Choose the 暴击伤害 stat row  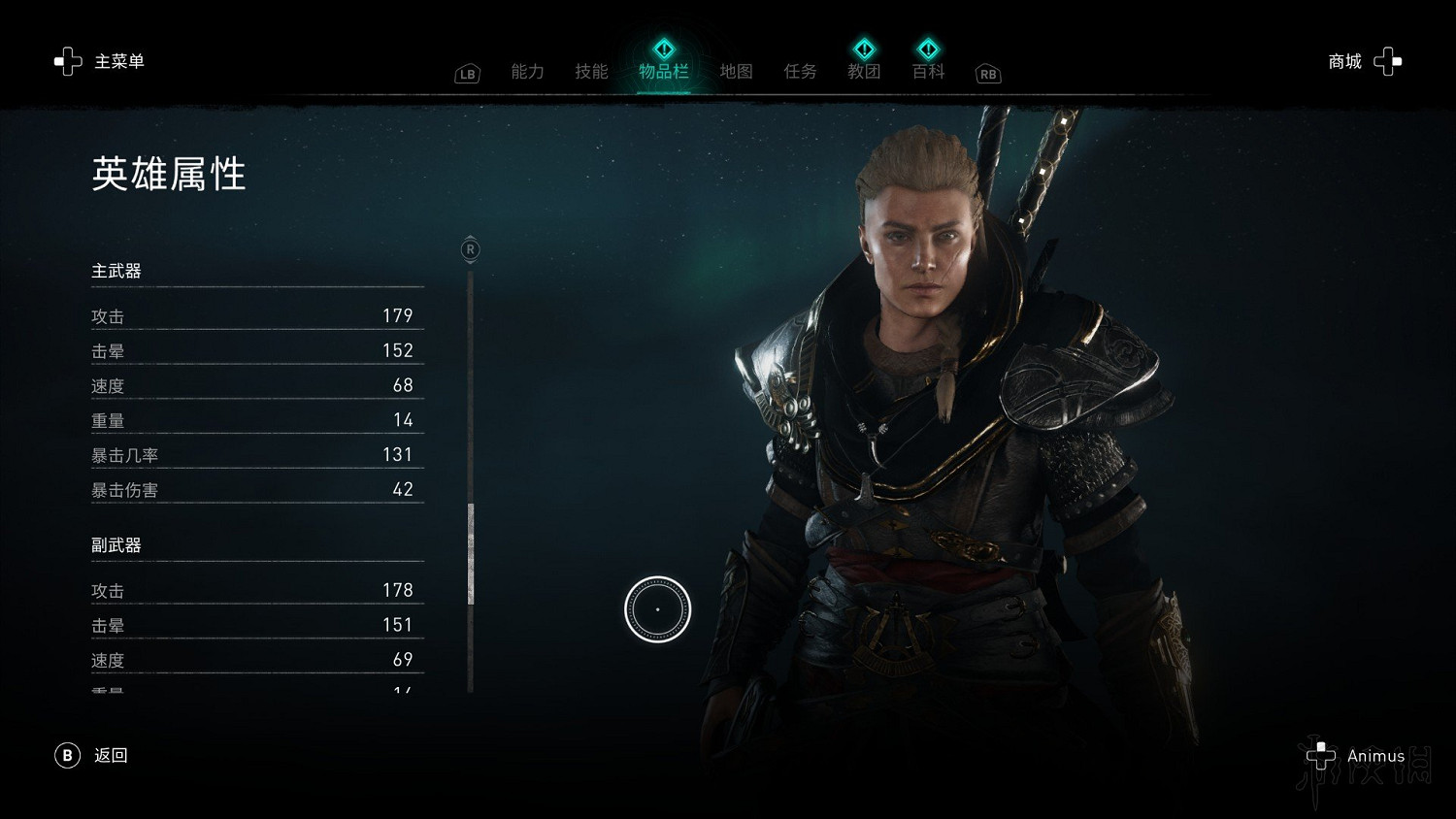point(256,490)
